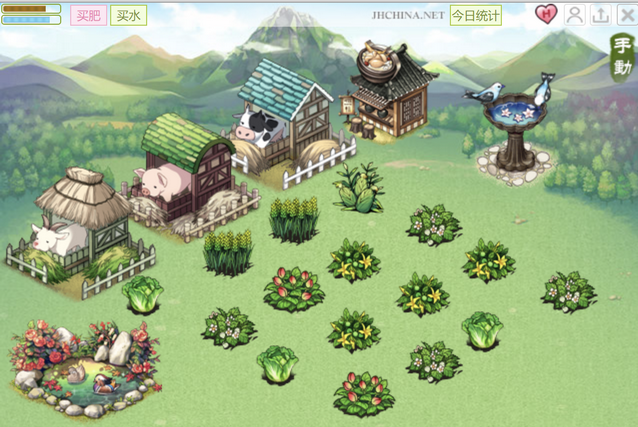The image size is (638, 427).
Task: Click the share upload arrow icon
Action: tap(600, 14)
